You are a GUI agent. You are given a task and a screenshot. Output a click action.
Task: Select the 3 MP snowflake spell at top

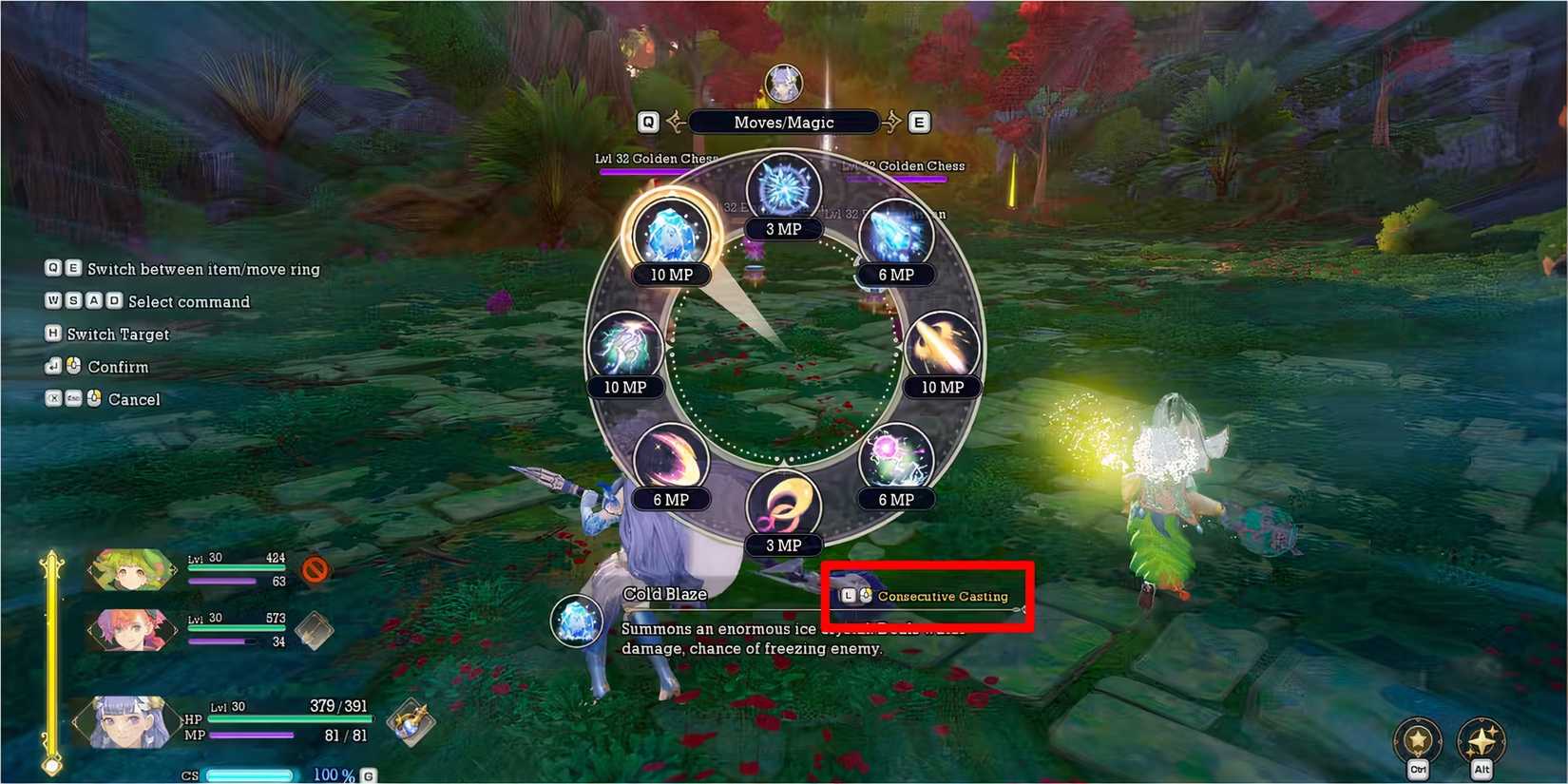[784, 185]
